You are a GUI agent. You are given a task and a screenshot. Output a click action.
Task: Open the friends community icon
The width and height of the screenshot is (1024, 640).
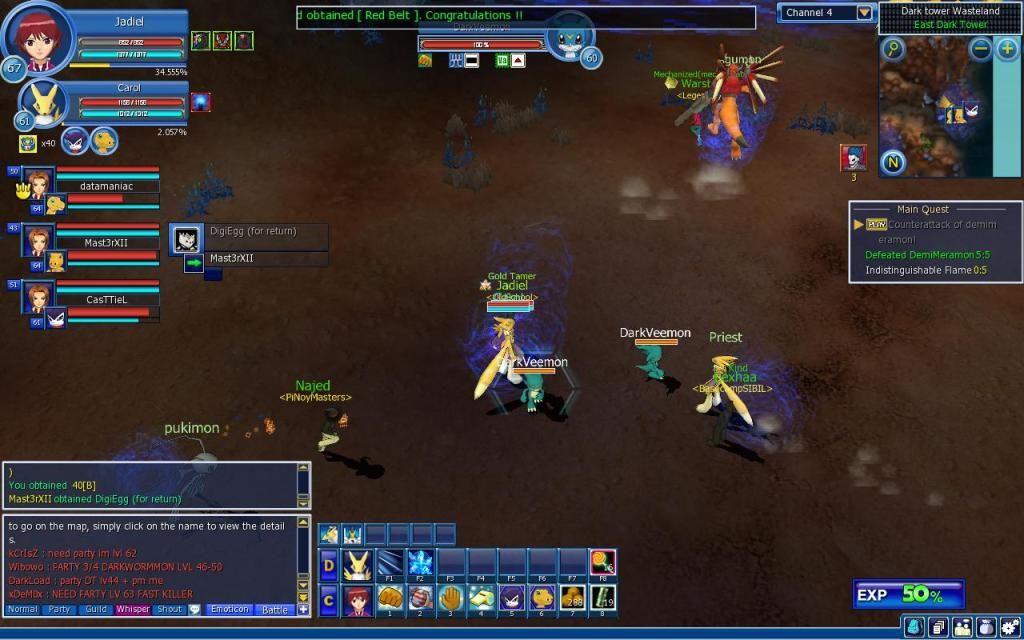tap(961, 627)
